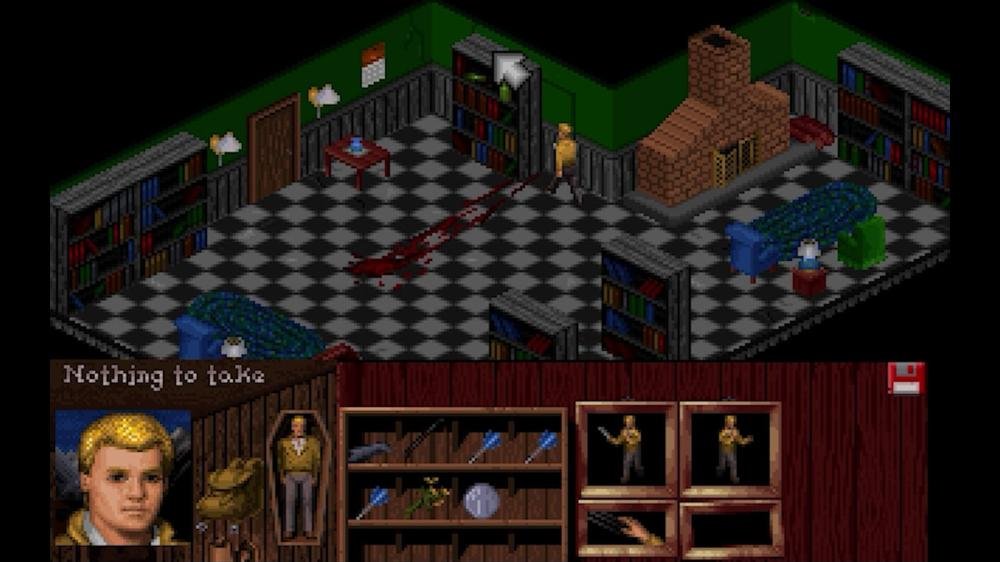
Task: Click the hand holding weapon frame
Action: [x=627, y=527]
